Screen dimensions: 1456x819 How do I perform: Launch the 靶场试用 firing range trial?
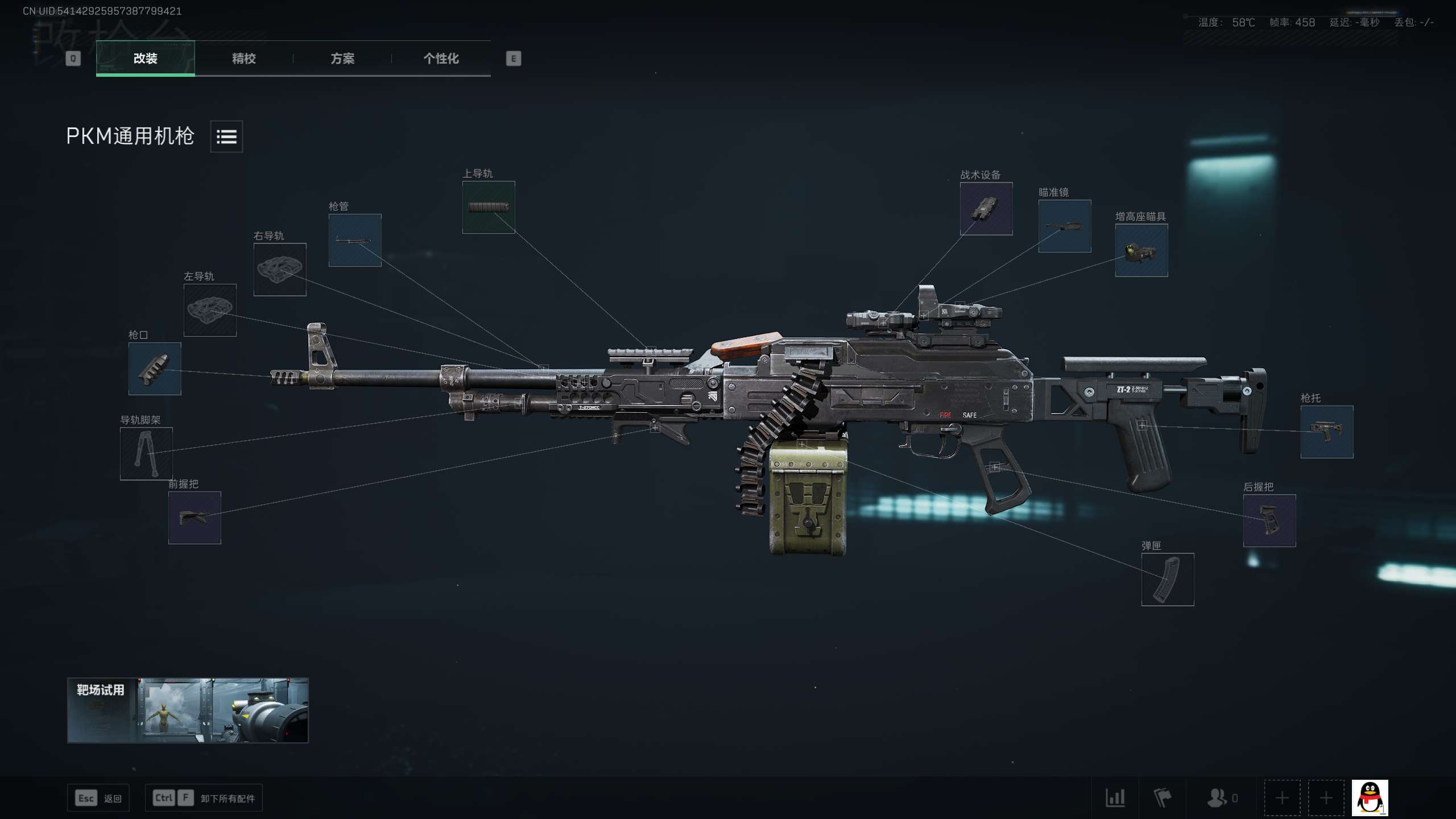pyautogui.click(x=188, y=710)
